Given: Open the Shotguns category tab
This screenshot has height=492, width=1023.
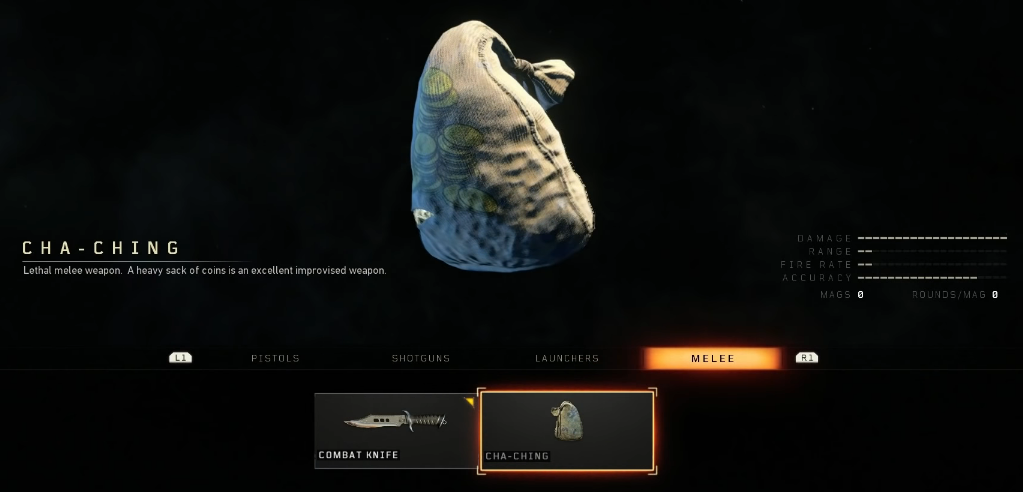Looking at the screenshot, I should point(421,358).
